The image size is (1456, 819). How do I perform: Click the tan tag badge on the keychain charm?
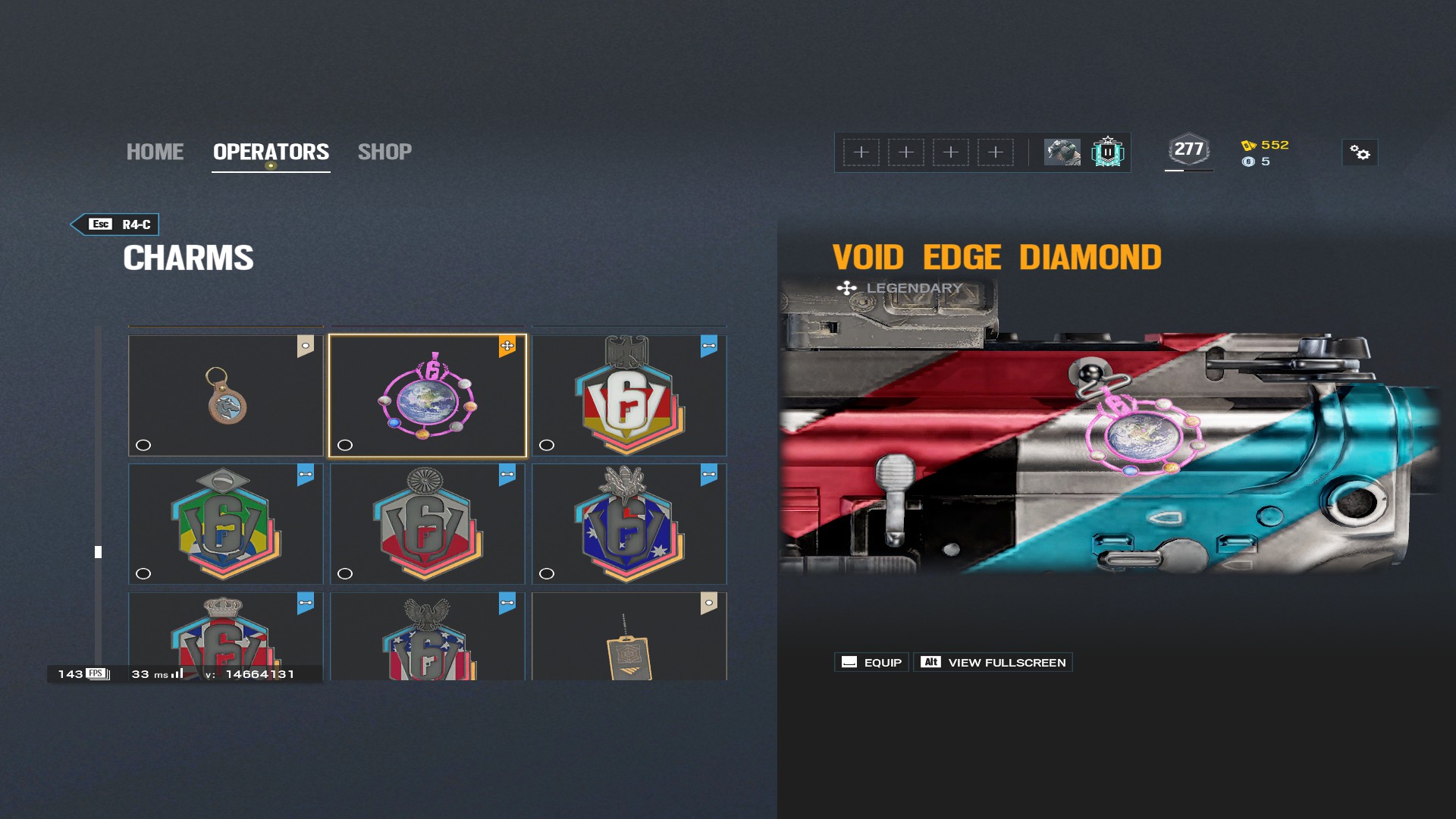[306, 346]
